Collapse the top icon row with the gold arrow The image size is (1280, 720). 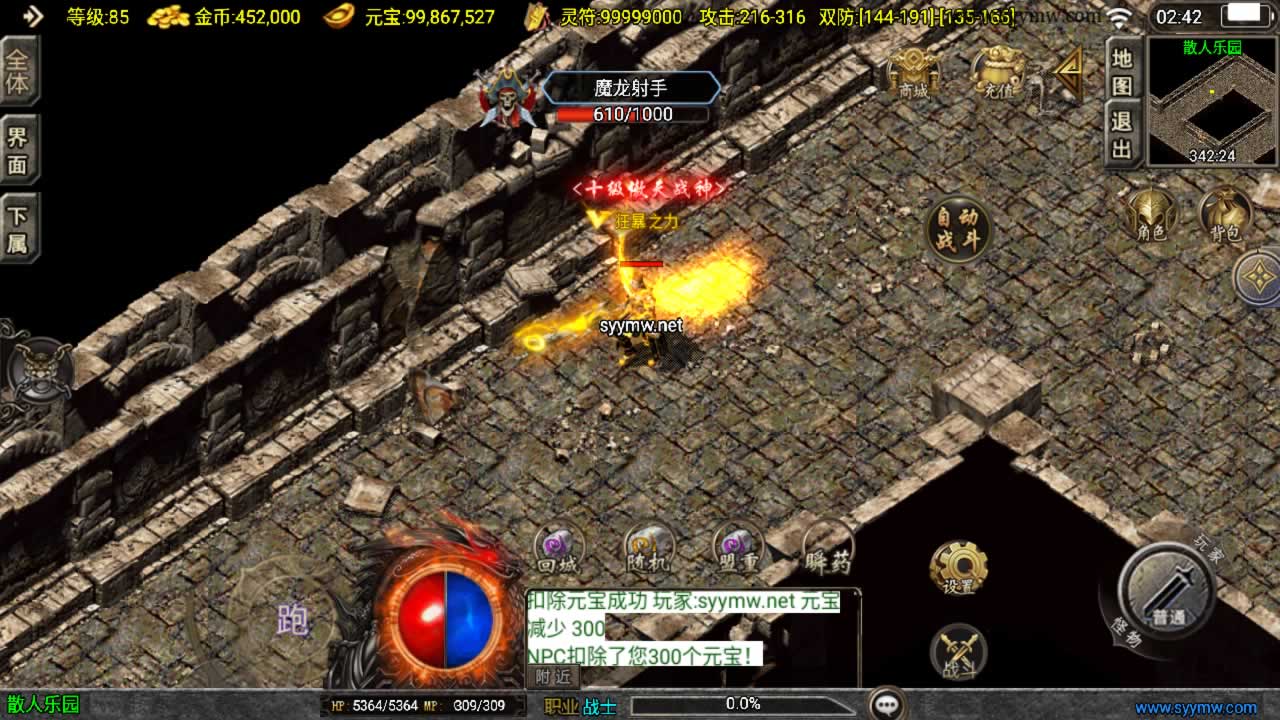point(1069,72)
